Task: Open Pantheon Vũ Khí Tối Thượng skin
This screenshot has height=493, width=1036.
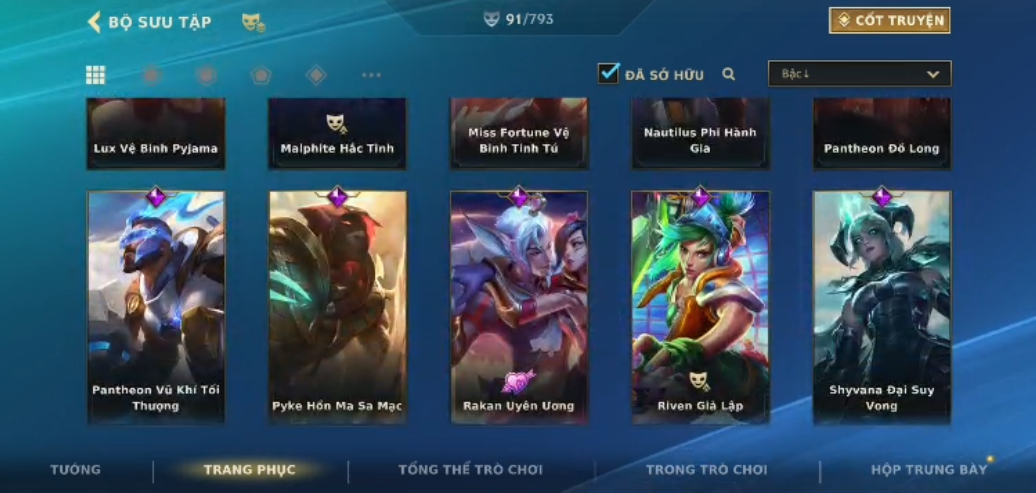Action: (x=156, y=307)
